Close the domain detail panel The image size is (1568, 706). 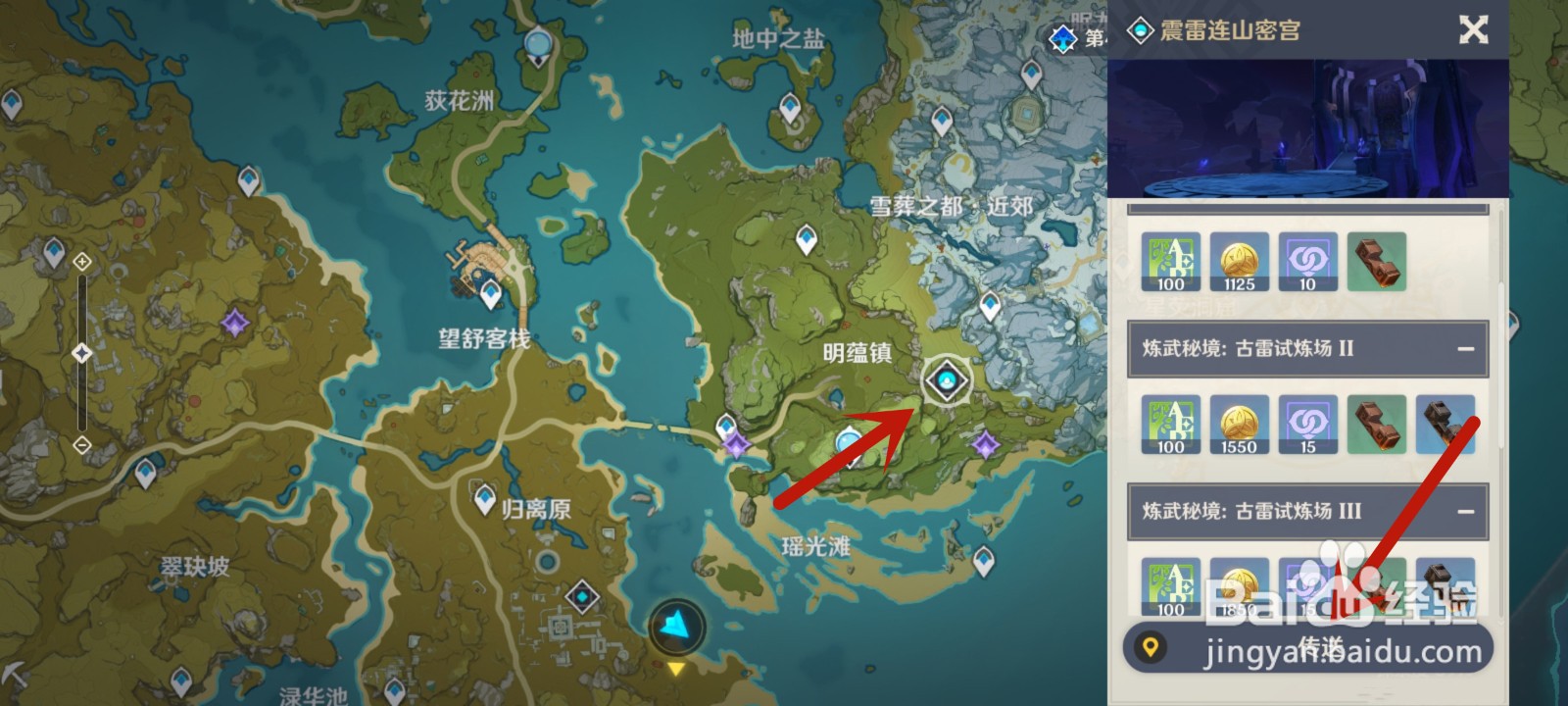pyautogui.click(x=1475, y=30)
